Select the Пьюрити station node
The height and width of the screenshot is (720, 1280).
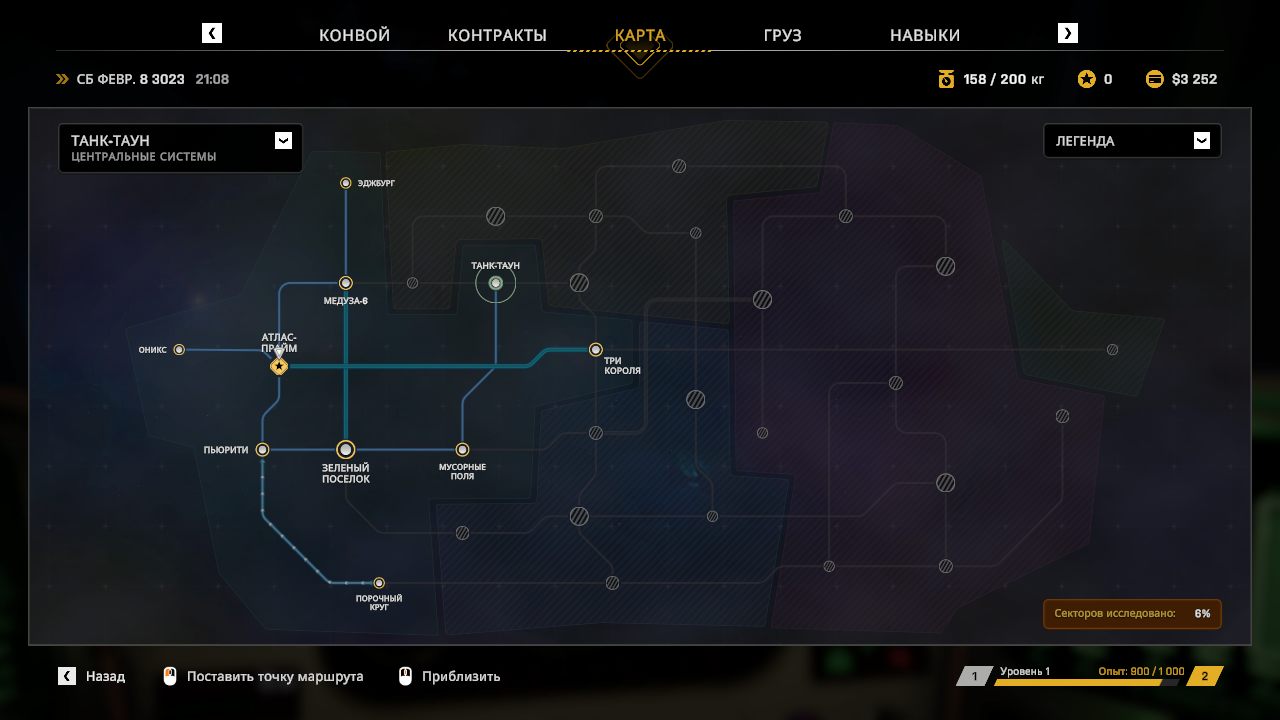[262, 450]
